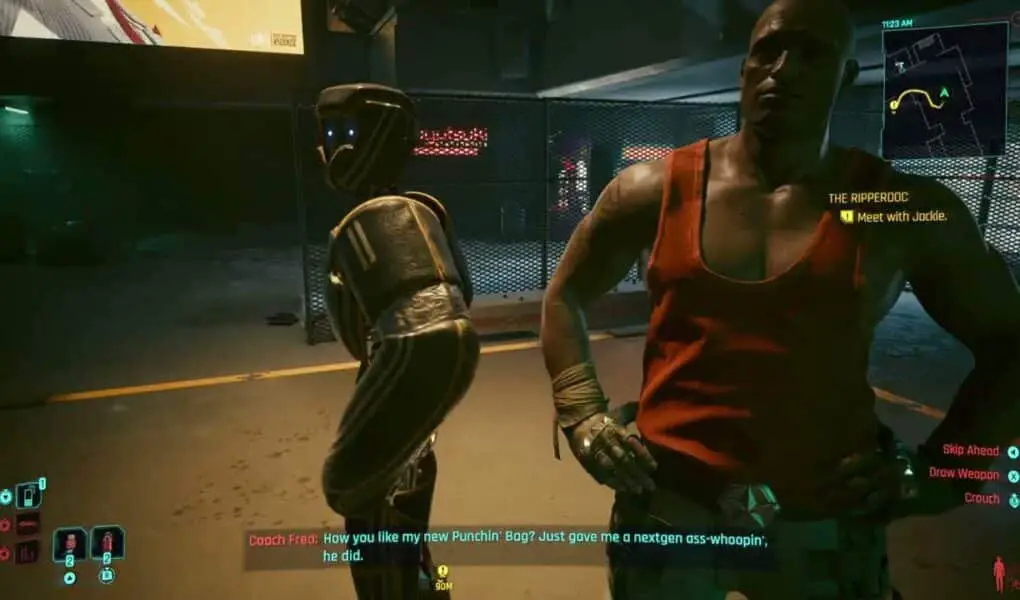Open the minimap in the corner
This screenshot has width=1020, height=600.
pos(944,90)
